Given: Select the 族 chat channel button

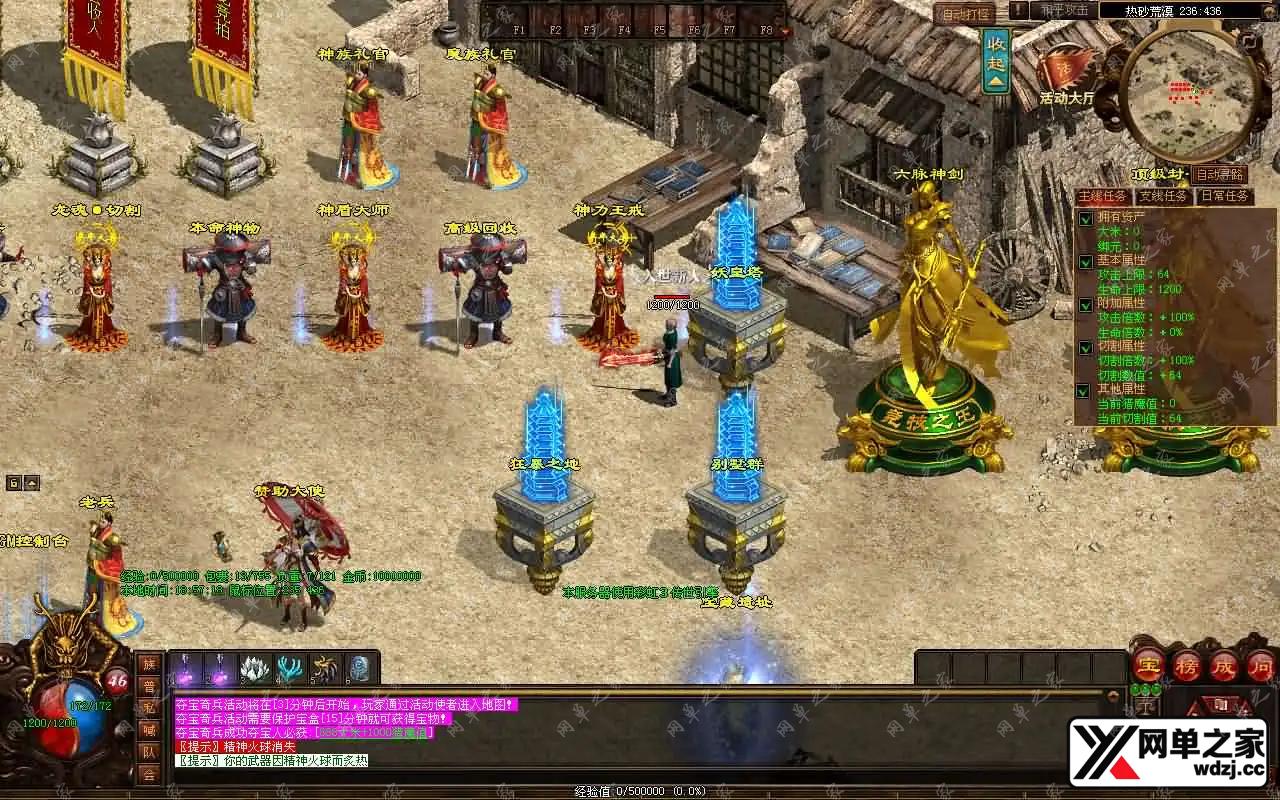Looking at the screenshot, I should 148,664.
